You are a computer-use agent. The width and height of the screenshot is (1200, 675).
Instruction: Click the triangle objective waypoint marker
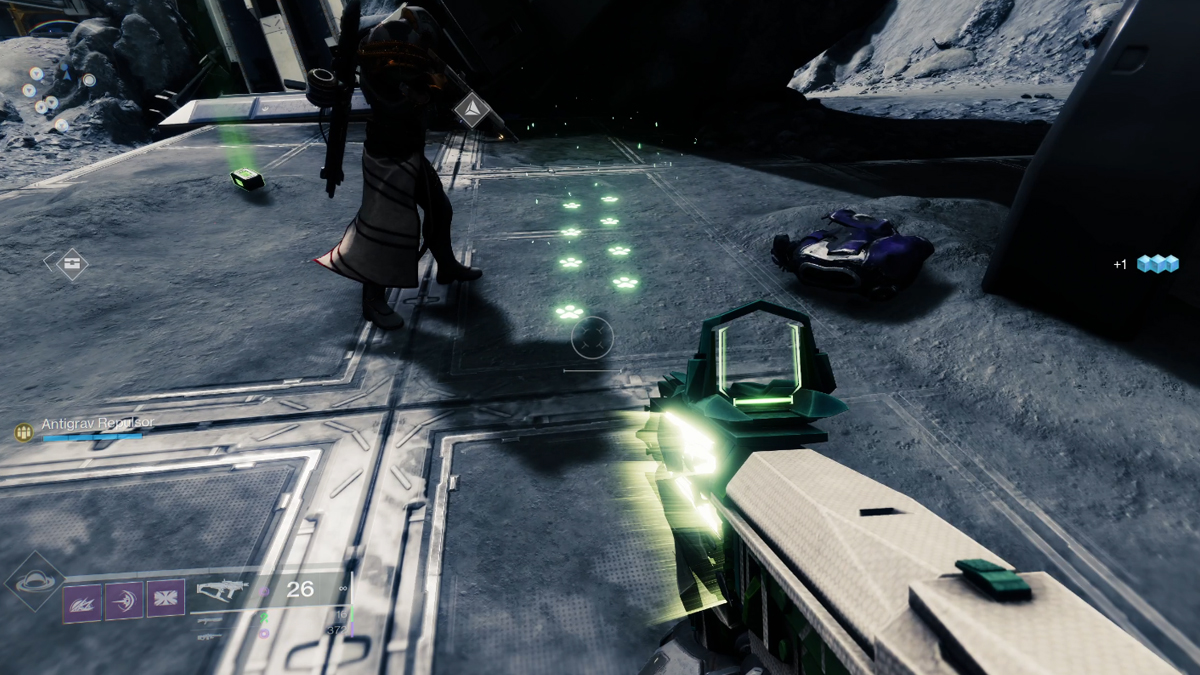(x=471, y=109)
